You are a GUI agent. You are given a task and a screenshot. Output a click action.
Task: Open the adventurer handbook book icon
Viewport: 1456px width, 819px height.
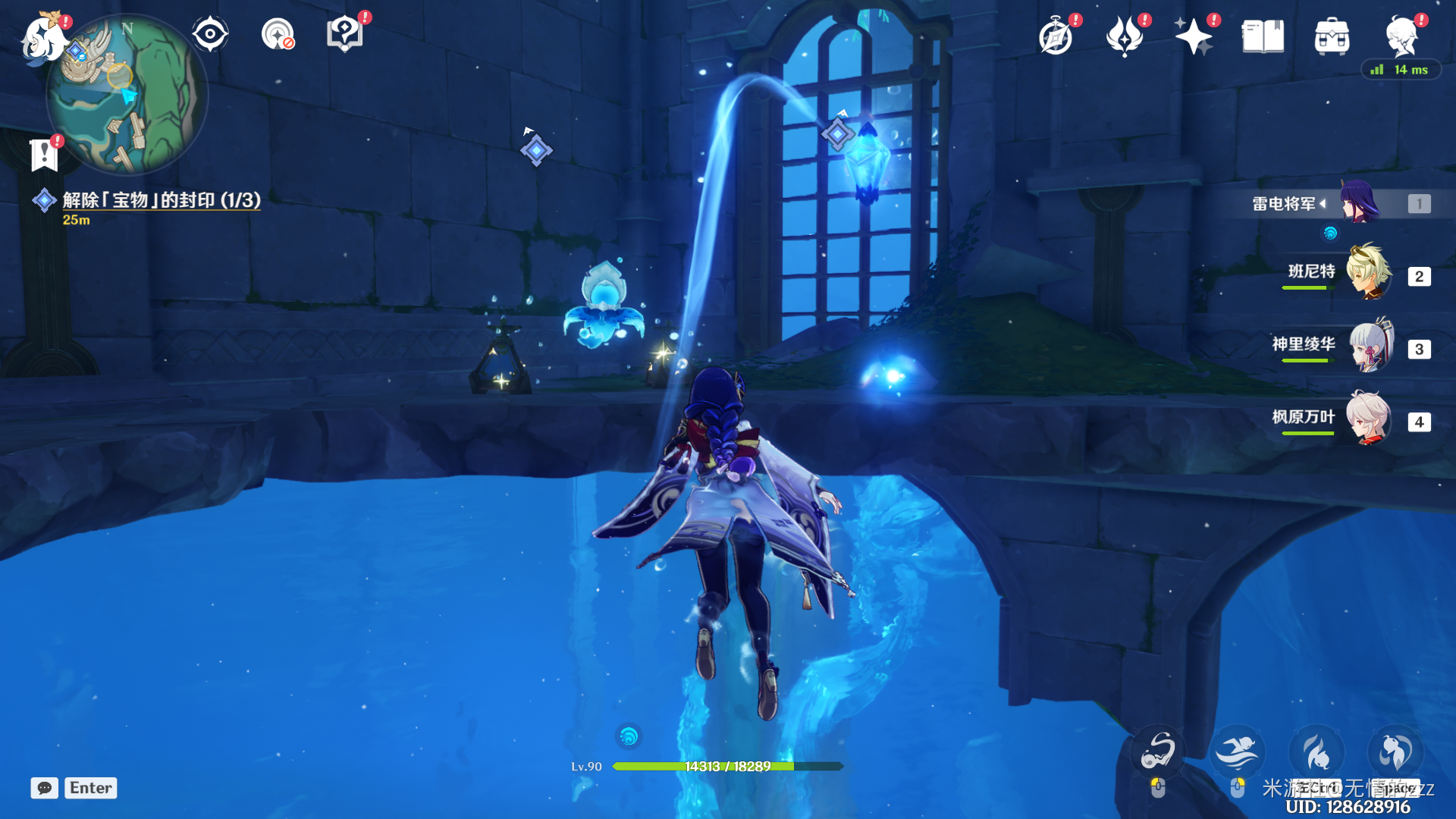point(1263,36)
